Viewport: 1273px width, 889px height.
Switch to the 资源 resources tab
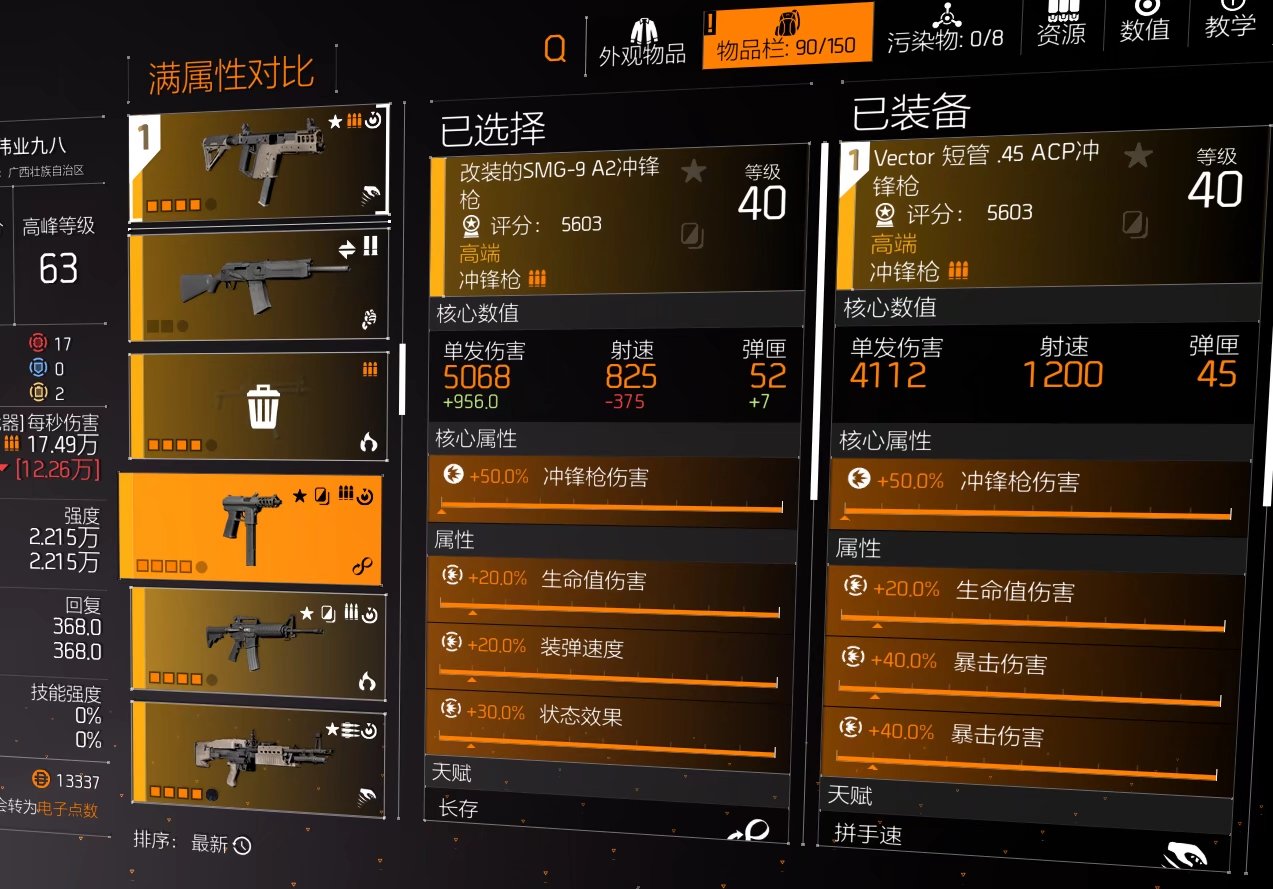point(1061,24)
